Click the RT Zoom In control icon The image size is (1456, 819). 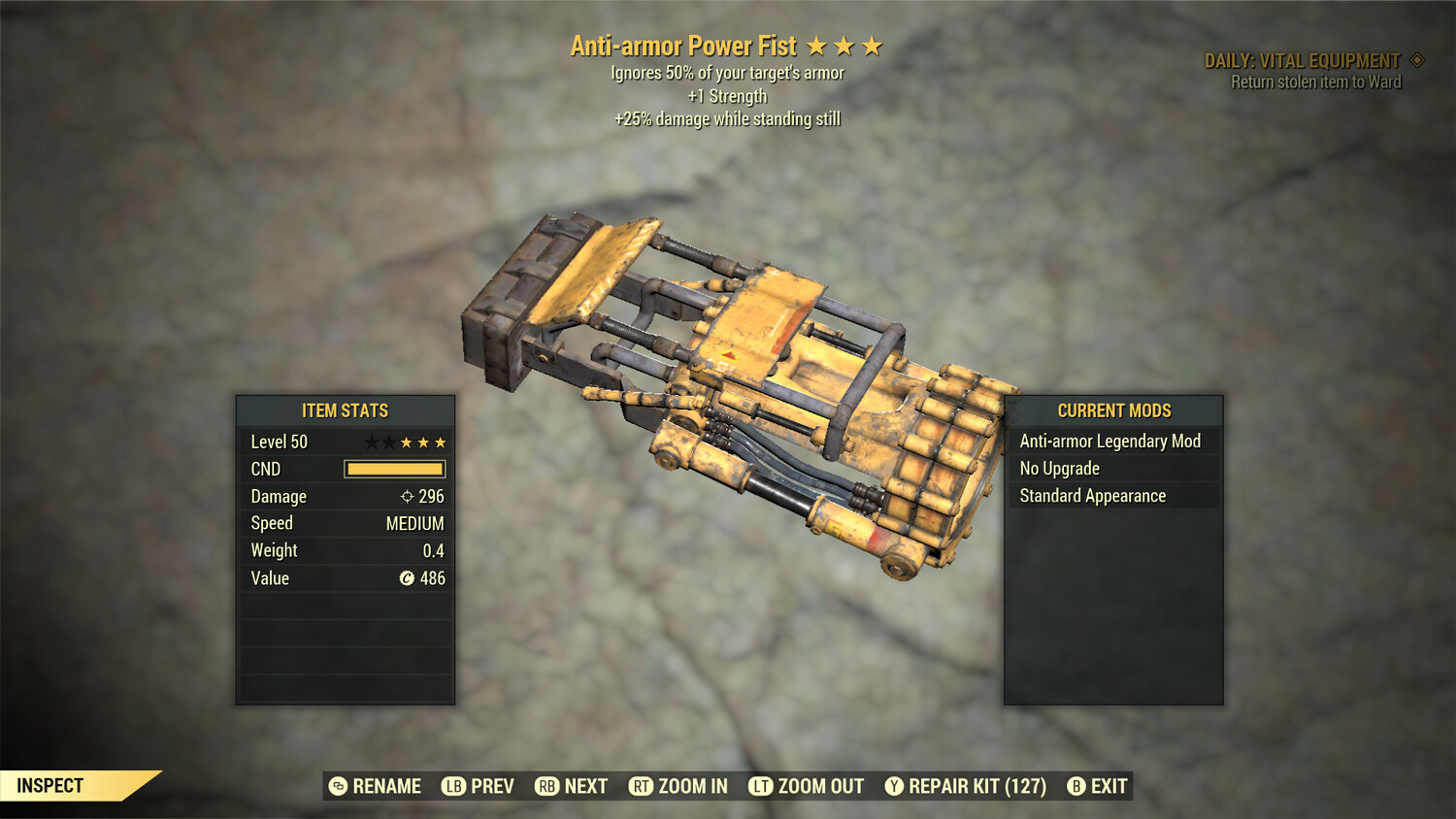click(x=643, y=786)
